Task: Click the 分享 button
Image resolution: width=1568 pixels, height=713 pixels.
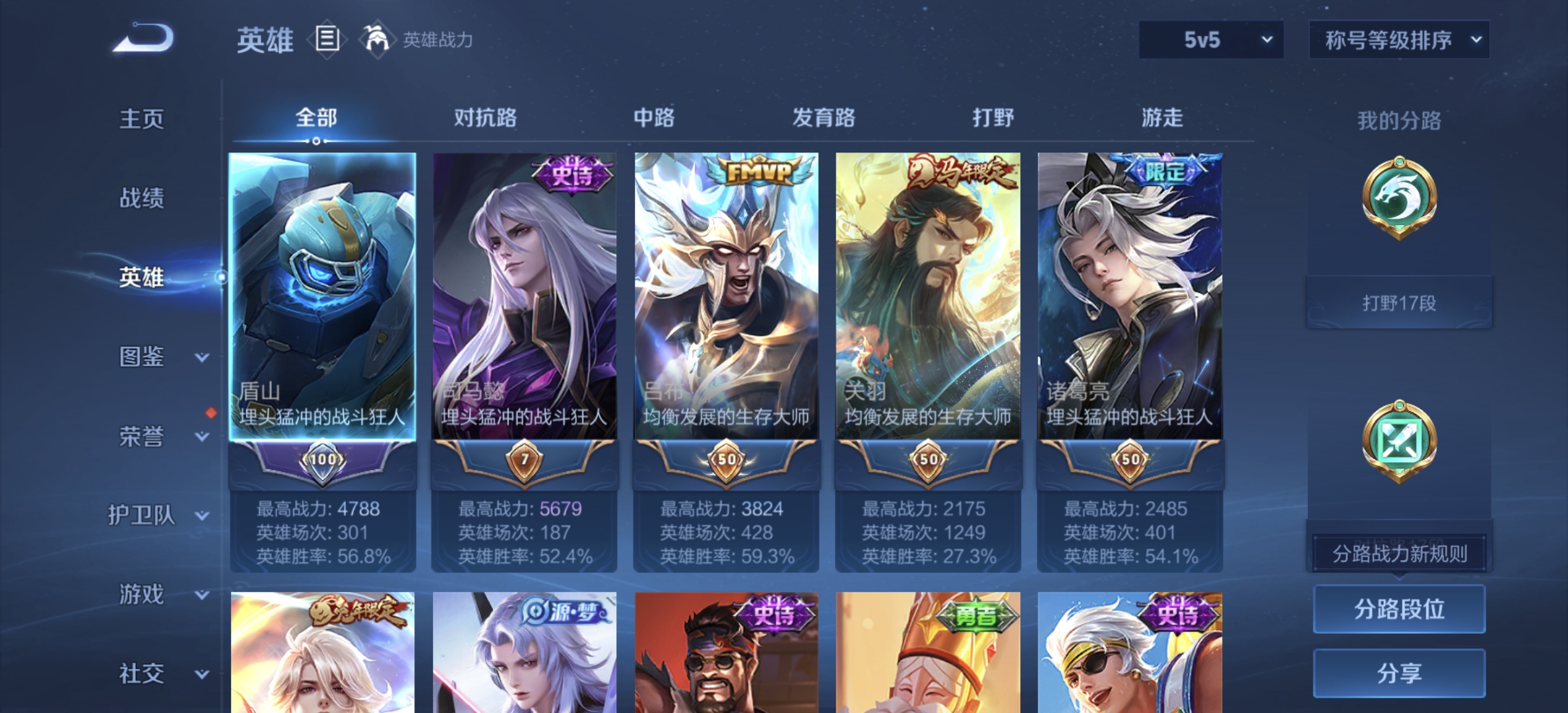Action: [1399, 672]
